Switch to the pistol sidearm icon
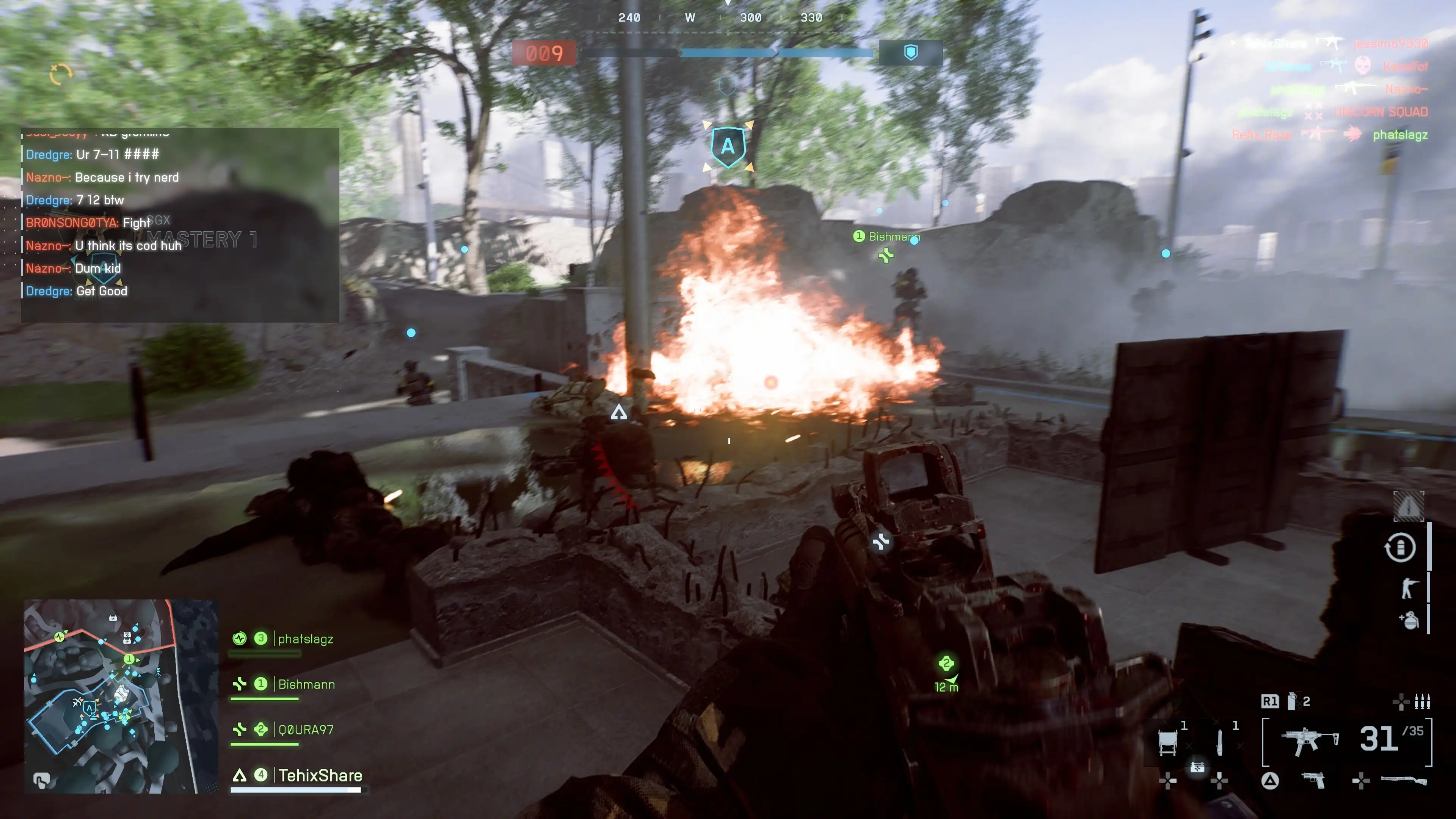1456x819 pixels. click(x=1313, y=781)
